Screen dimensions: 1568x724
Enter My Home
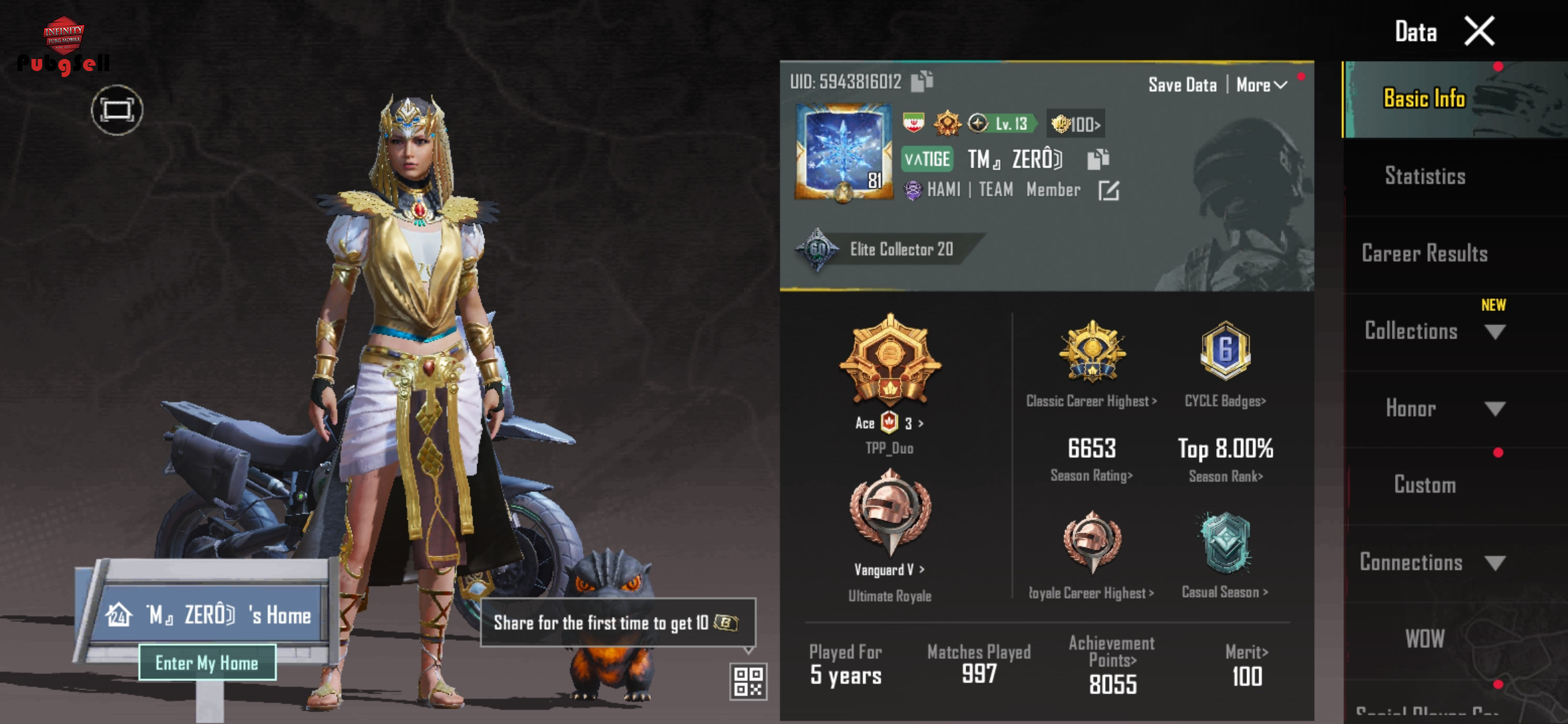tap(207, 663)
